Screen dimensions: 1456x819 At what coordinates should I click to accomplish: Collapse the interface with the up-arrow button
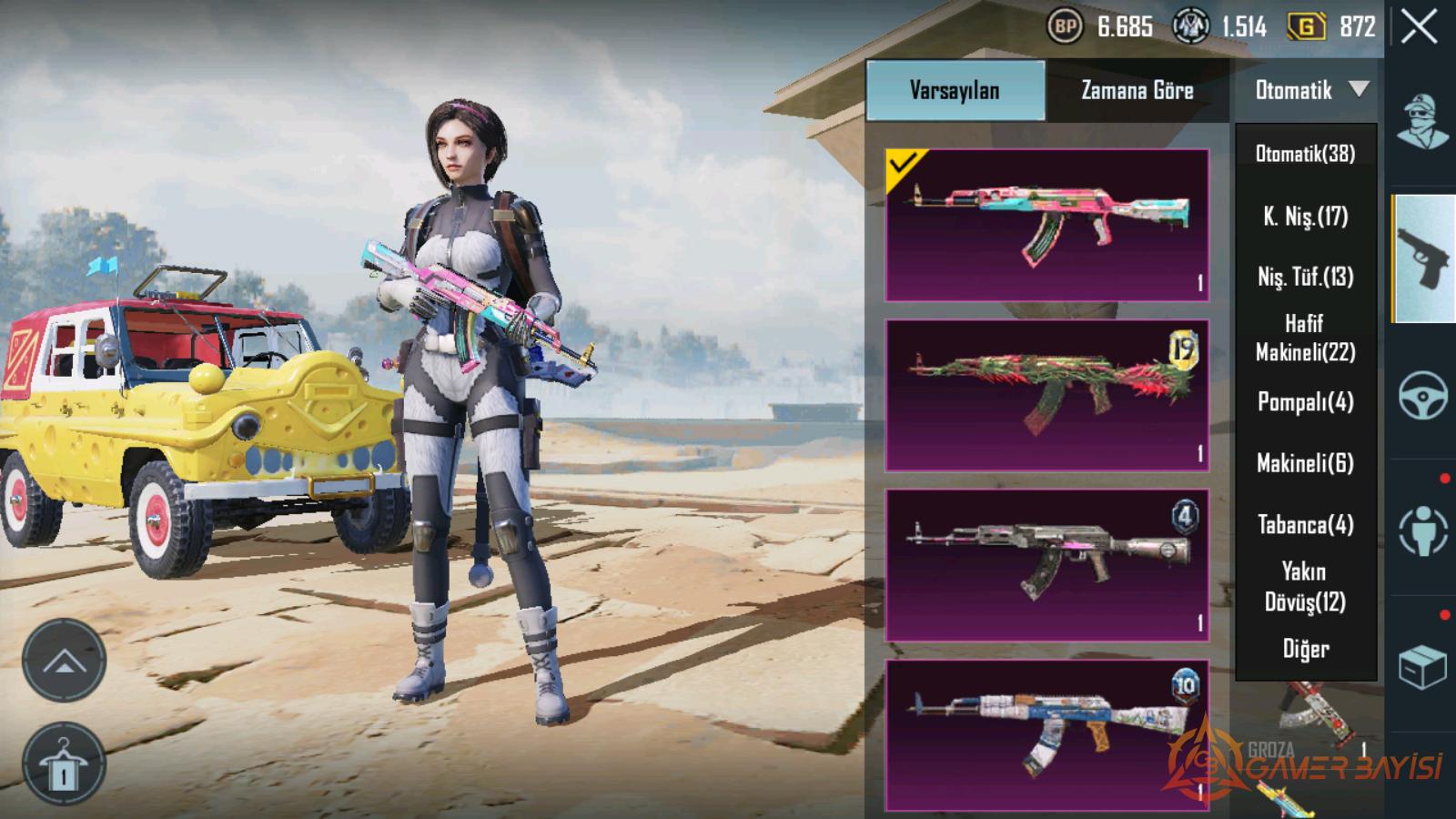point(64,661)
